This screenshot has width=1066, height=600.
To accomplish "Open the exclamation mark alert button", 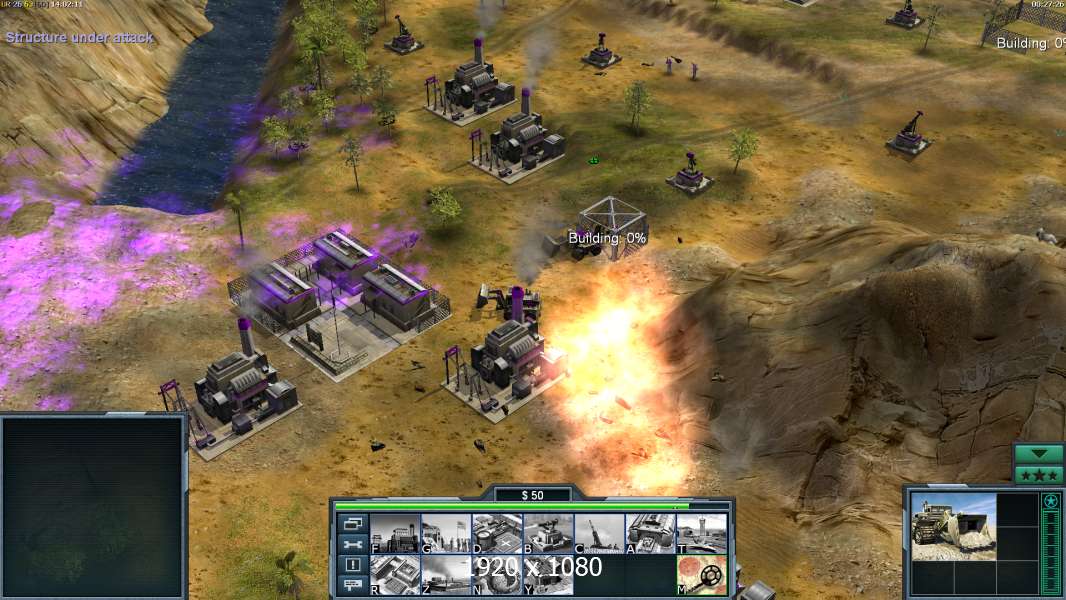I will pos(353,565).
